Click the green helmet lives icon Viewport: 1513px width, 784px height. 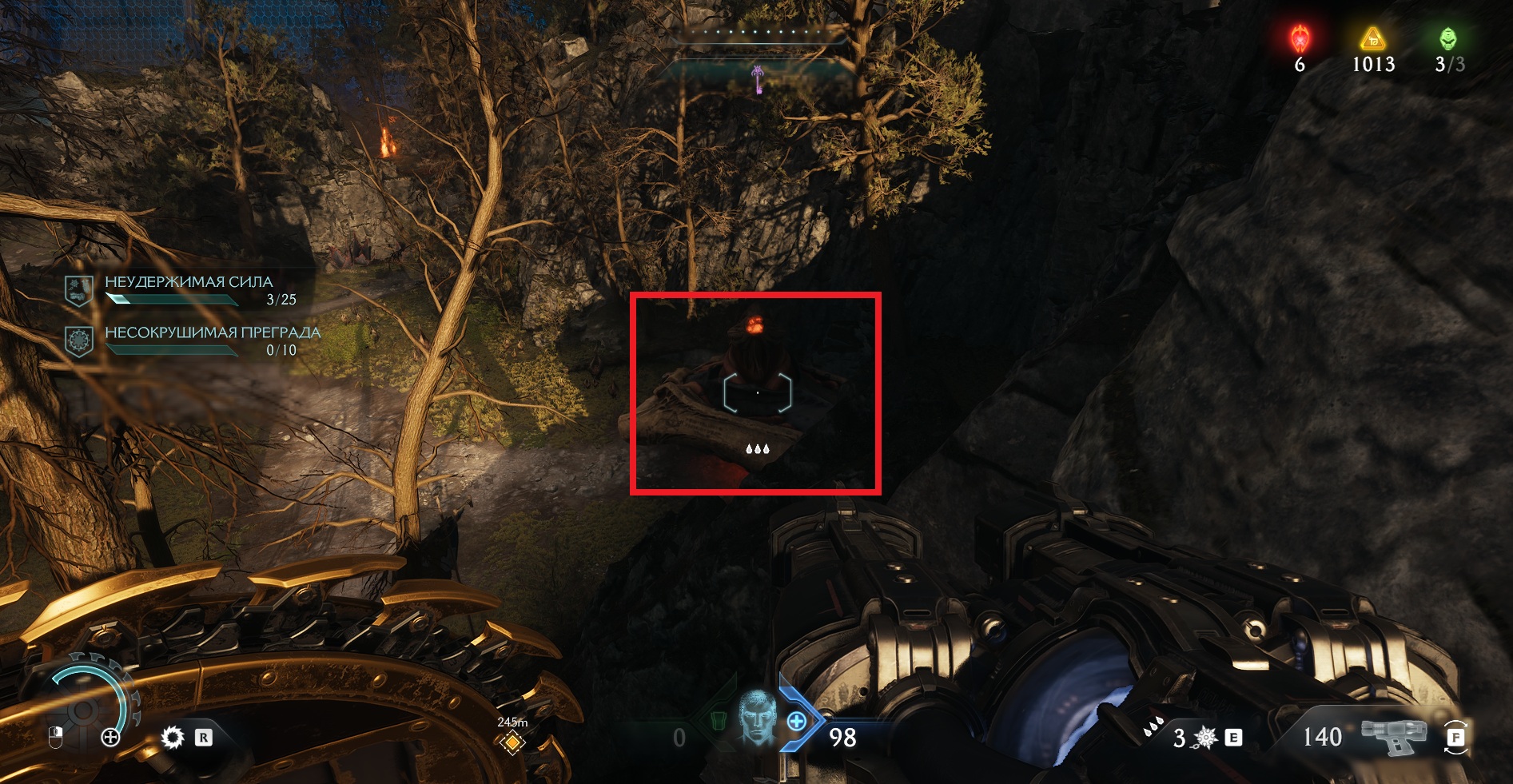[1447, 38]
